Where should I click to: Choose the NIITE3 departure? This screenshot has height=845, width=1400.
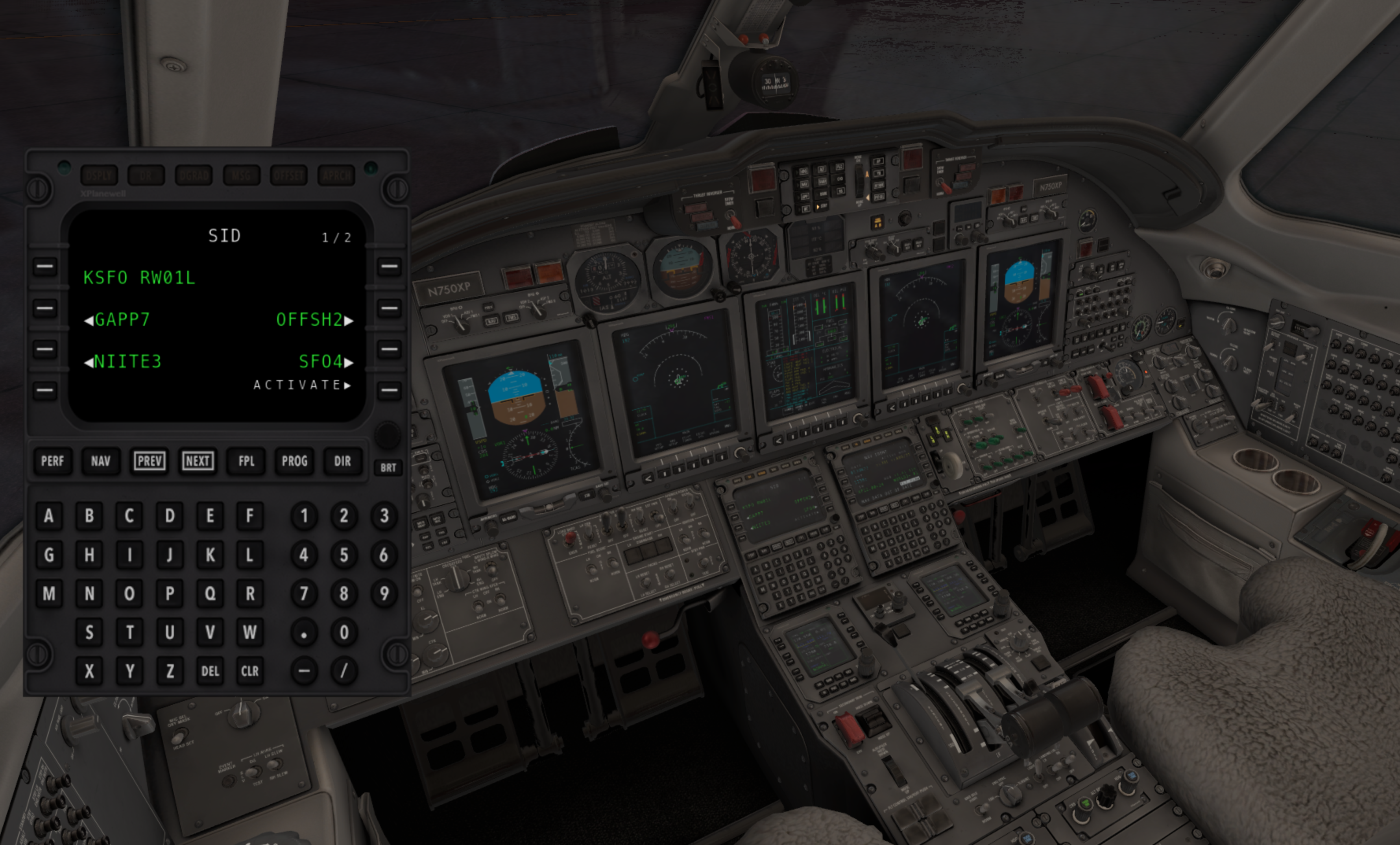coord(44,349)
